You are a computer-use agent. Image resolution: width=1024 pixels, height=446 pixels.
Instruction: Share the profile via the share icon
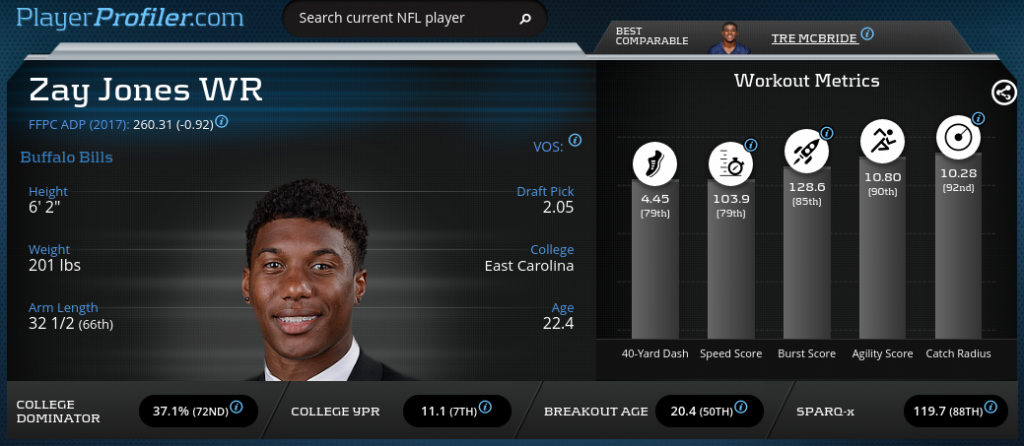(x=1003, y=93)
